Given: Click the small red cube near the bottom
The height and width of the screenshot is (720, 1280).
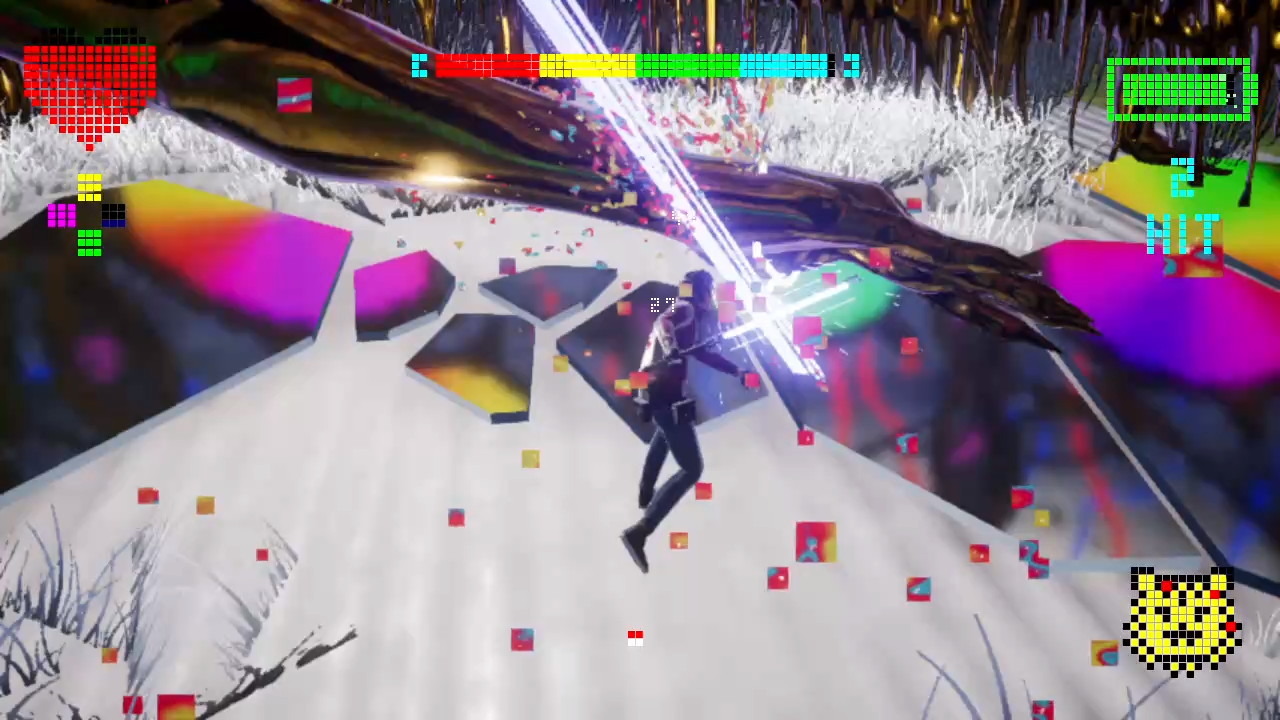Looking at the screenshot, I should [x=635, y=637].
